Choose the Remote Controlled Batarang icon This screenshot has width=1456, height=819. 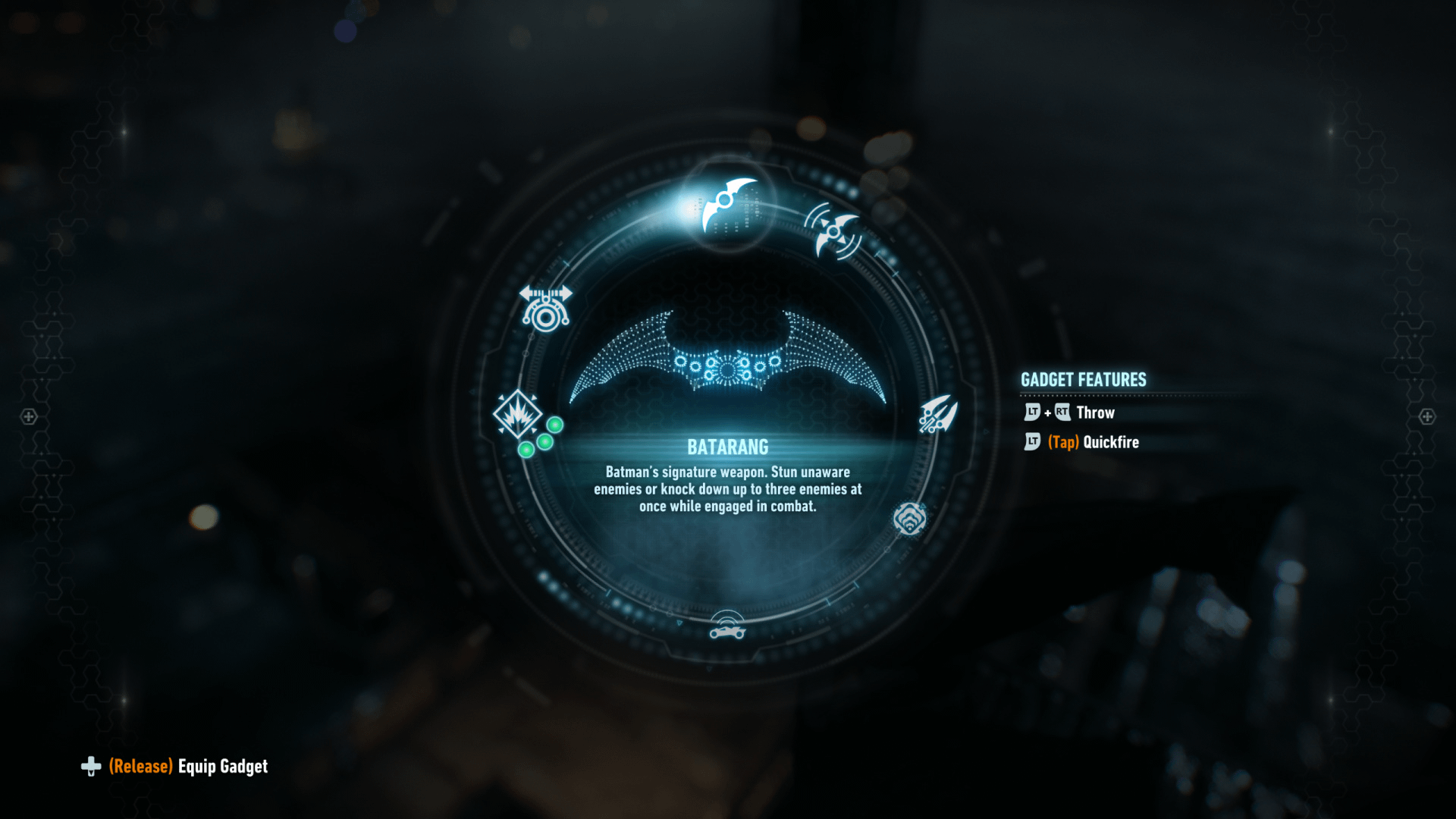click(x=833, y=231)
